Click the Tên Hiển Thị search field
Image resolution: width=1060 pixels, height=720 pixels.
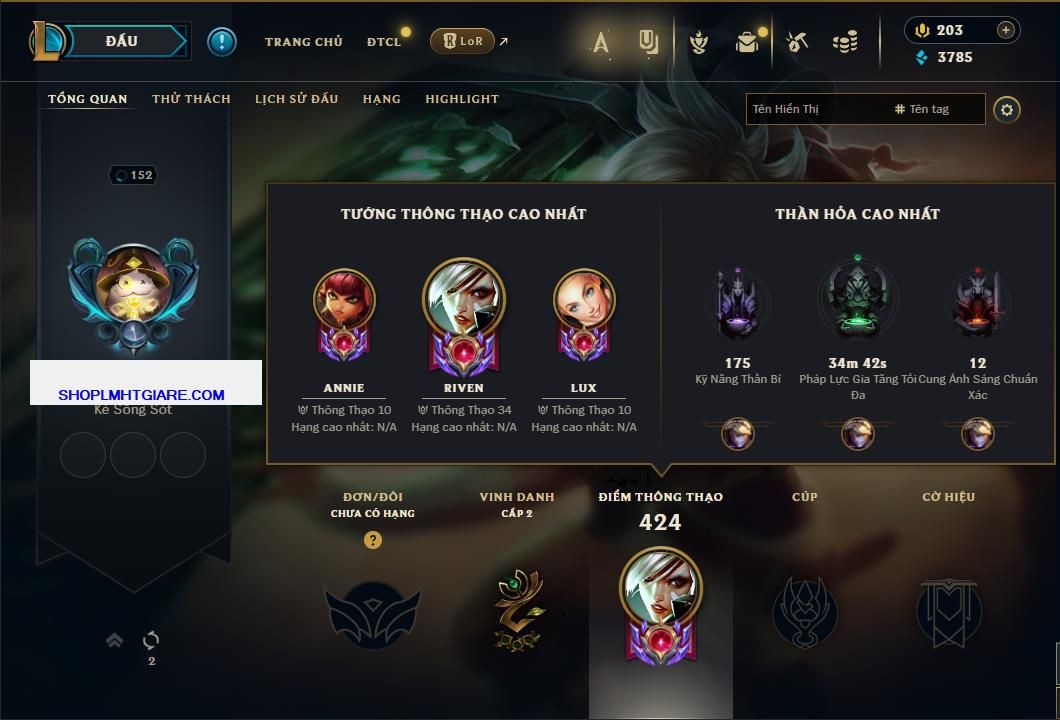[815, 109]
